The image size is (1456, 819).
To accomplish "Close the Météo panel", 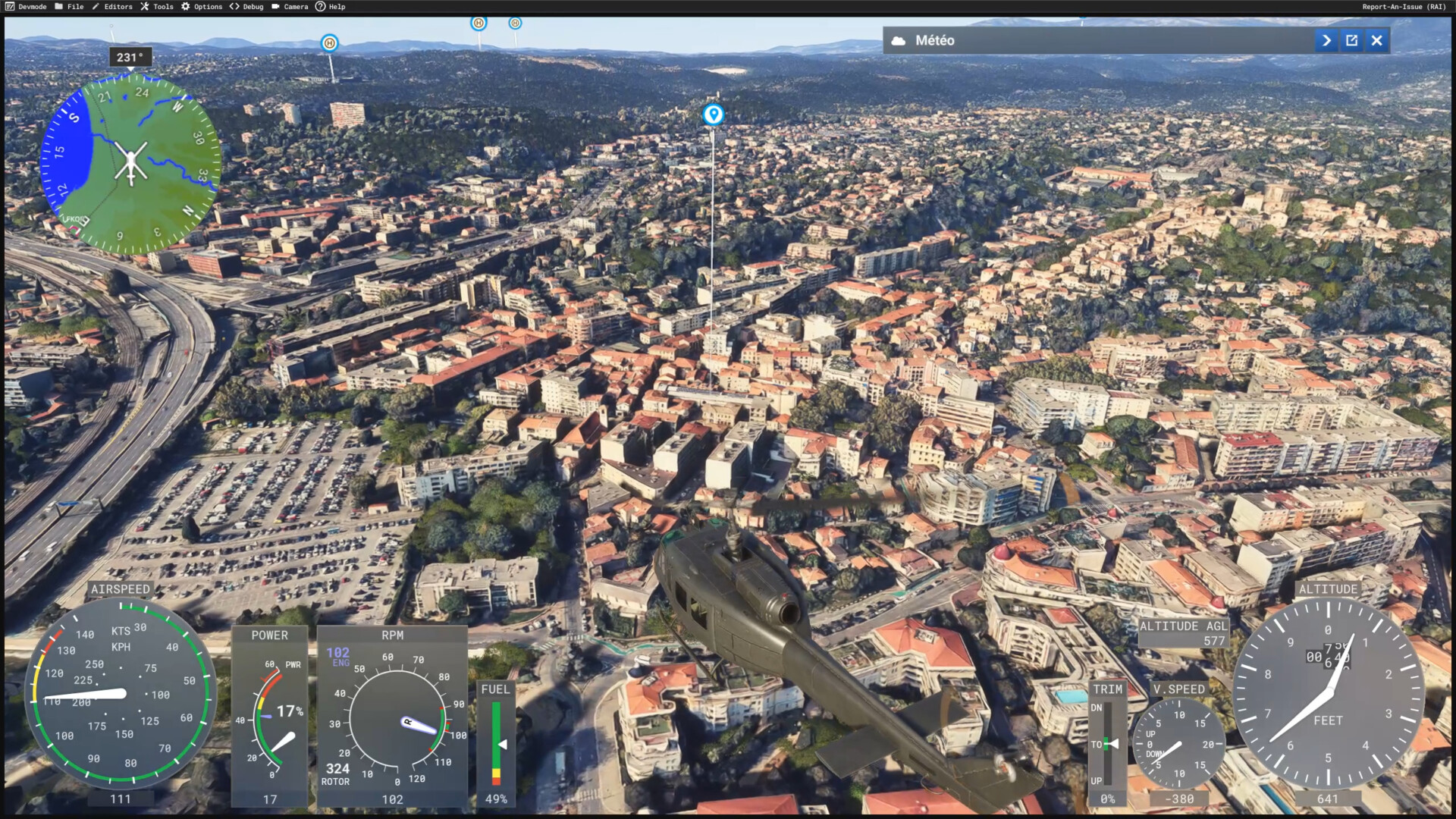I will point(1377,41).
